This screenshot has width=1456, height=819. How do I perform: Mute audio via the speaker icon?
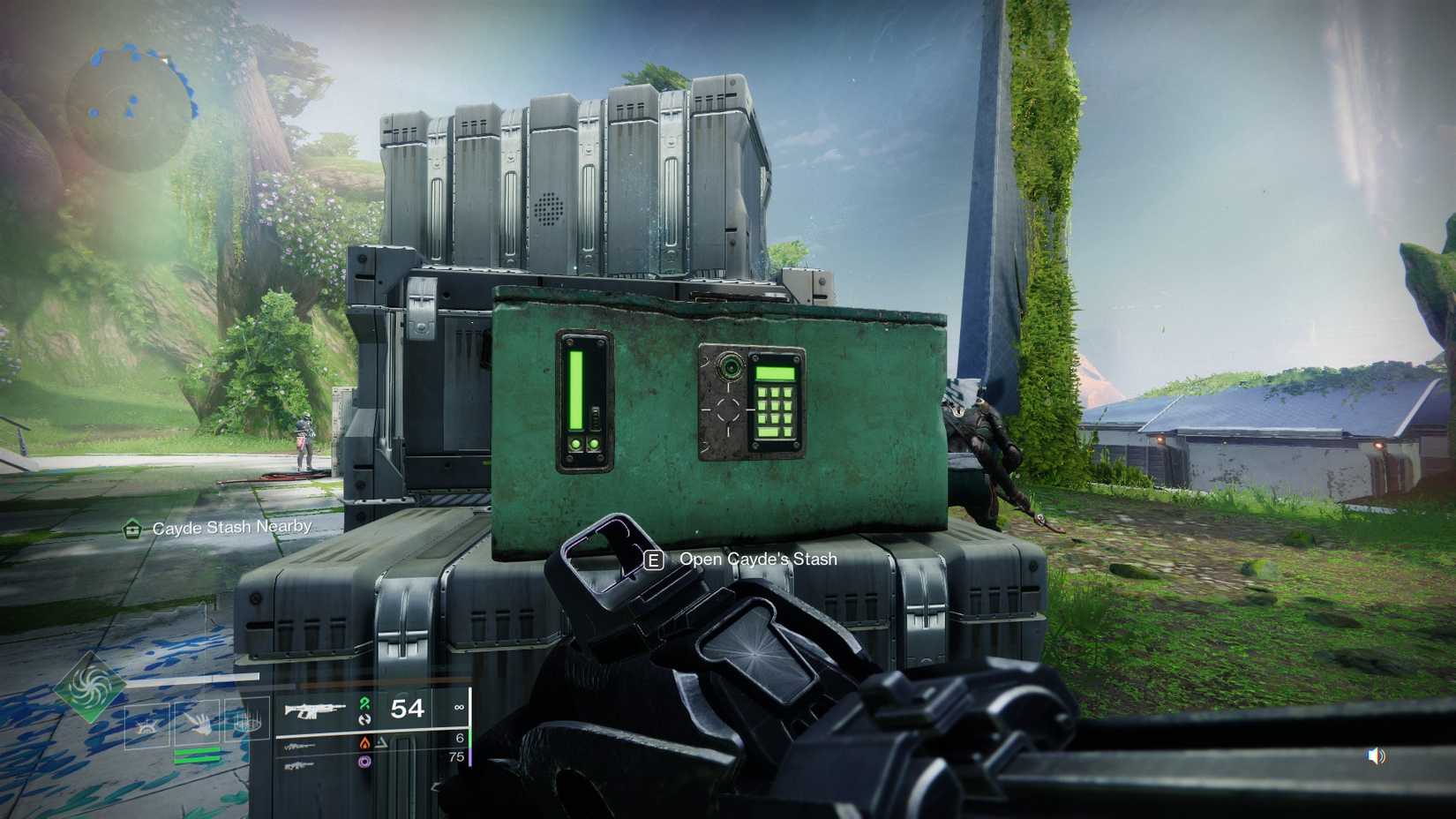1374,755
